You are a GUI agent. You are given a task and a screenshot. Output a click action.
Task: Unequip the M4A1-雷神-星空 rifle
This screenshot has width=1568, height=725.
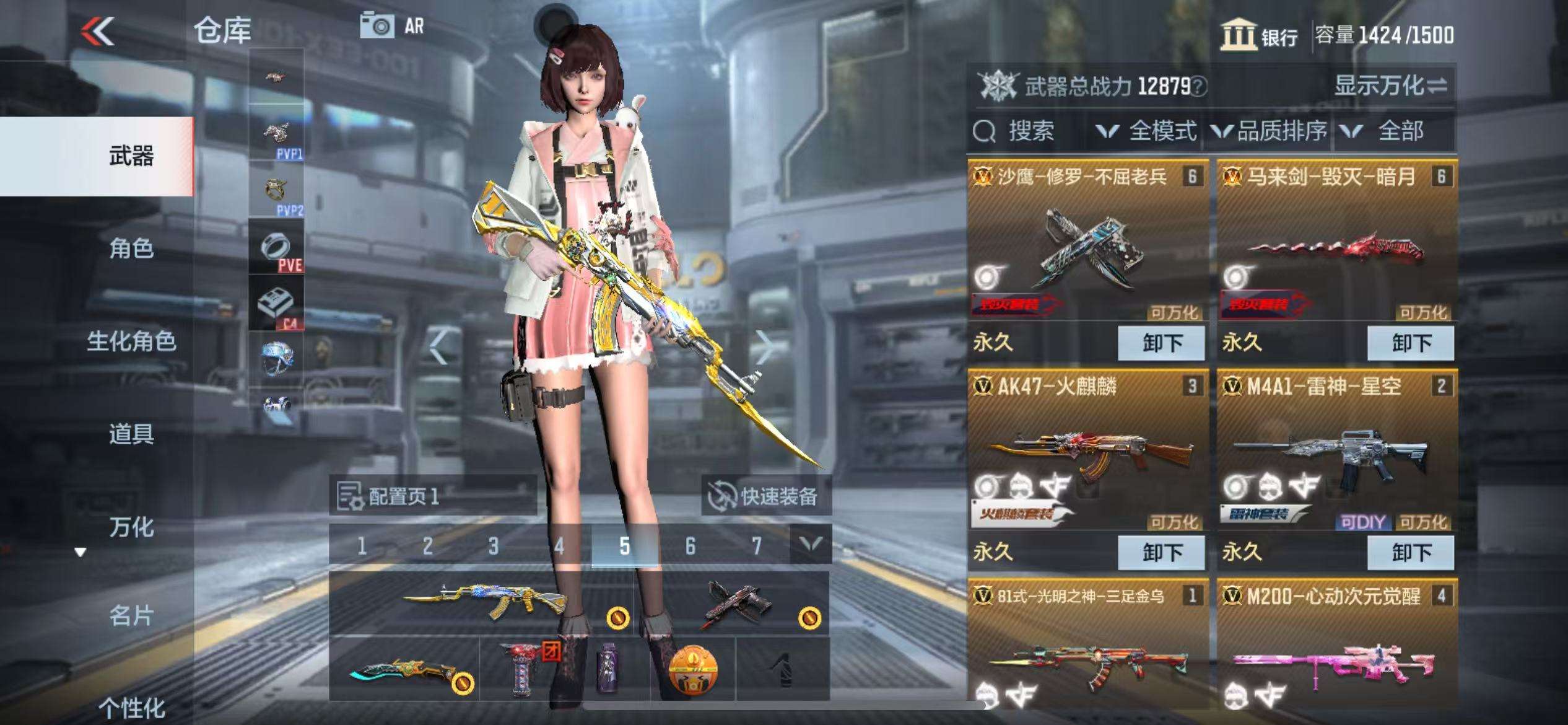click(1410, 552)
